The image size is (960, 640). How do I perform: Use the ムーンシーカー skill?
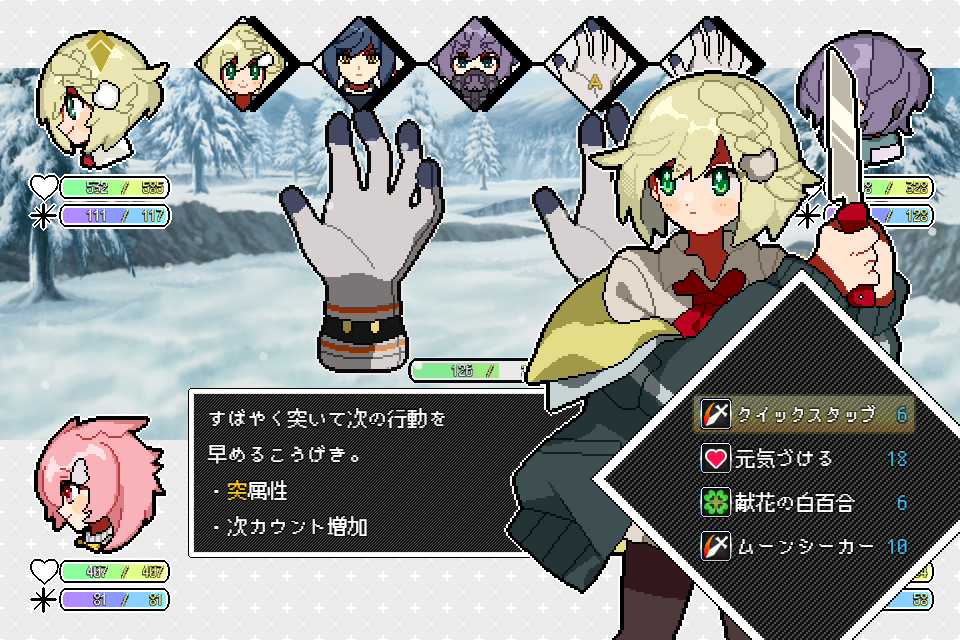click(803, 546)
